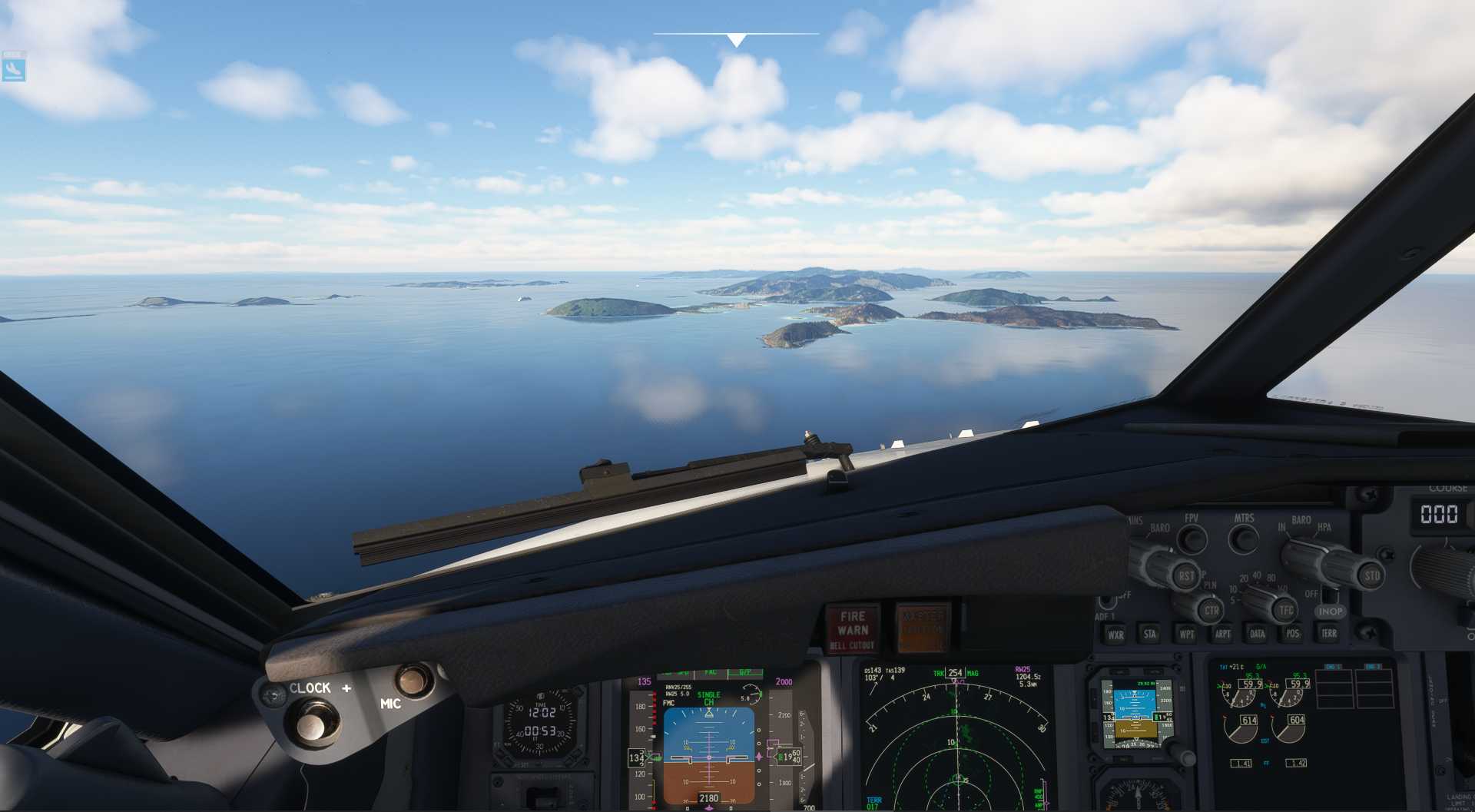This screenshot has width=1475, height=812.
Task: Push the CTR map center button
Action: pyautogui.click(x=1211, y=611)
